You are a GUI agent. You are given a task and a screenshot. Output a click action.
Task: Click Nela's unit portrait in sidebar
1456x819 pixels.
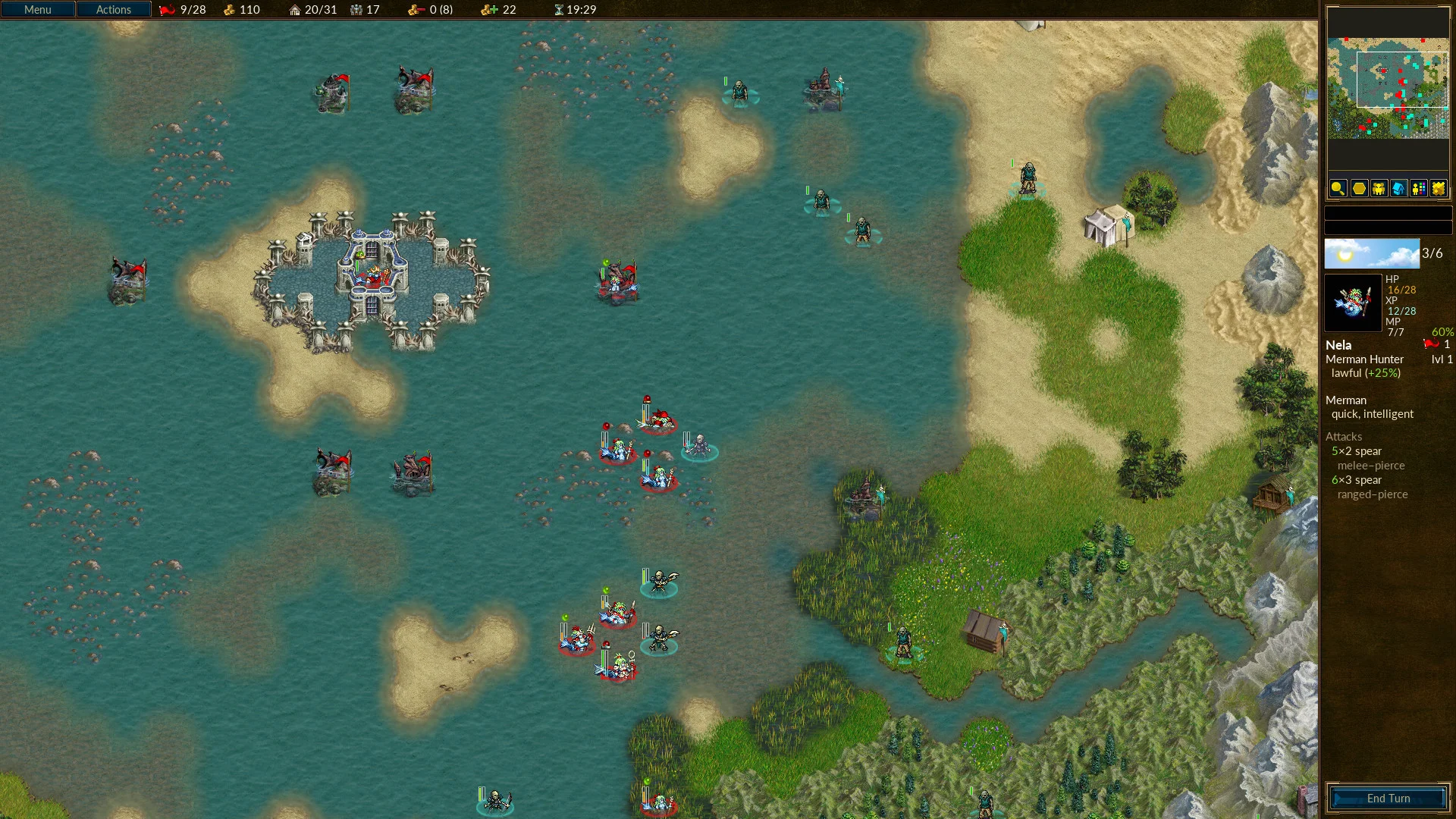(1353, 303)
